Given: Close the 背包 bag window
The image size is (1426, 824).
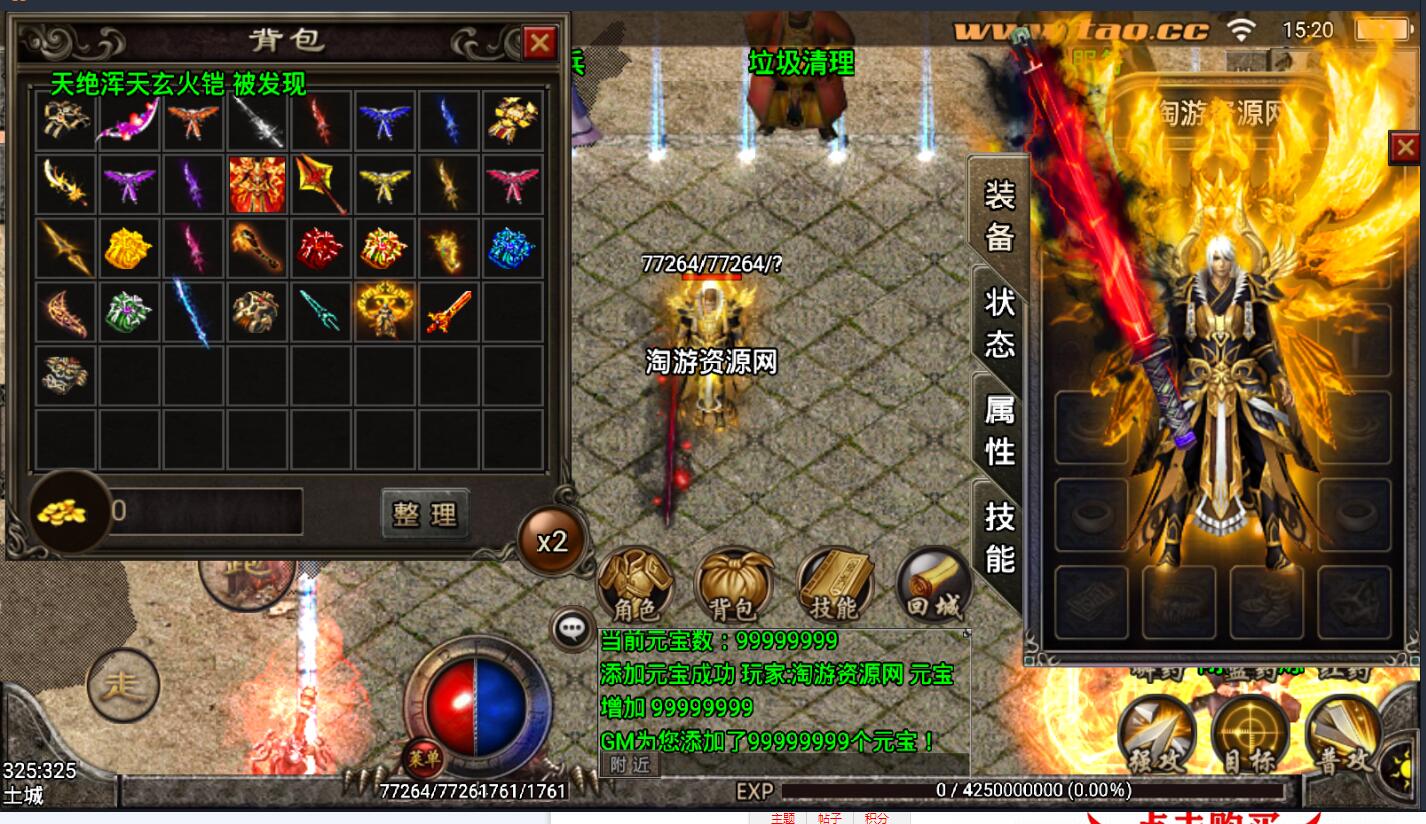Looking at the screenshot, I should coord(539,42).
